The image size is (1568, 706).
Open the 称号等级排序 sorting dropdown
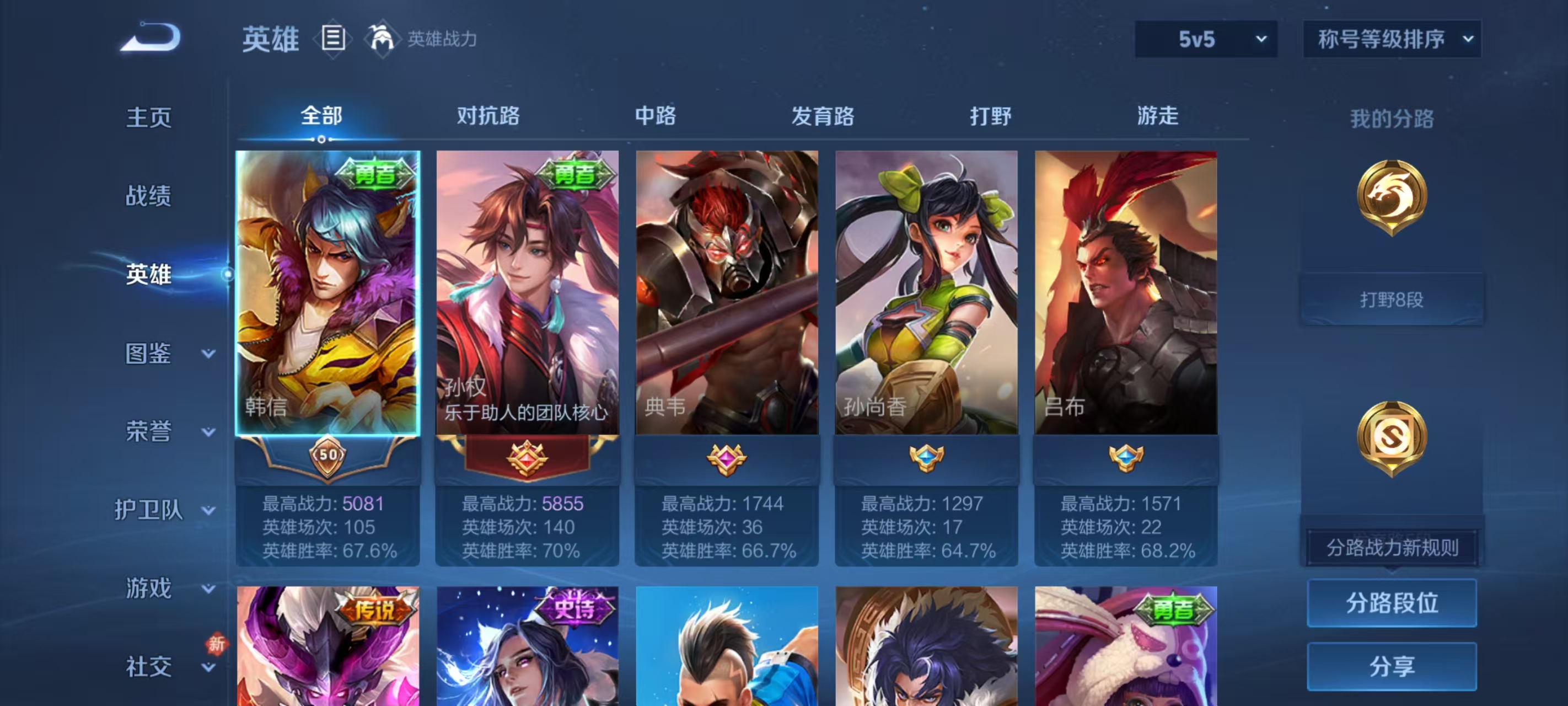pos(1392,39)
